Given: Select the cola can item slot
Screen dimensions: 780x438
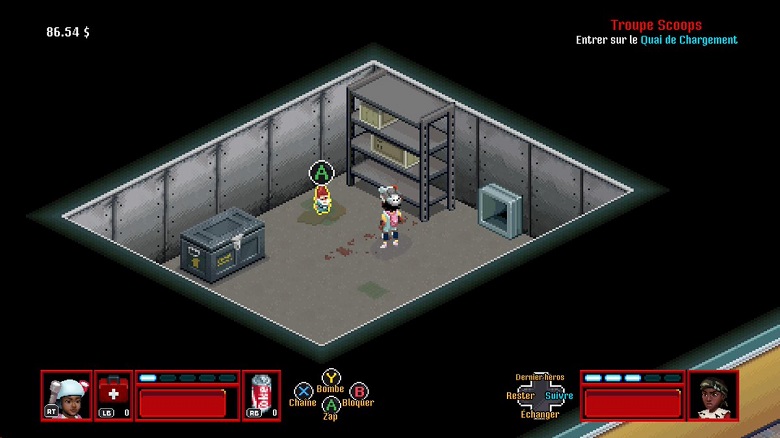Looking at the screenshot, I should click(261, 395).
